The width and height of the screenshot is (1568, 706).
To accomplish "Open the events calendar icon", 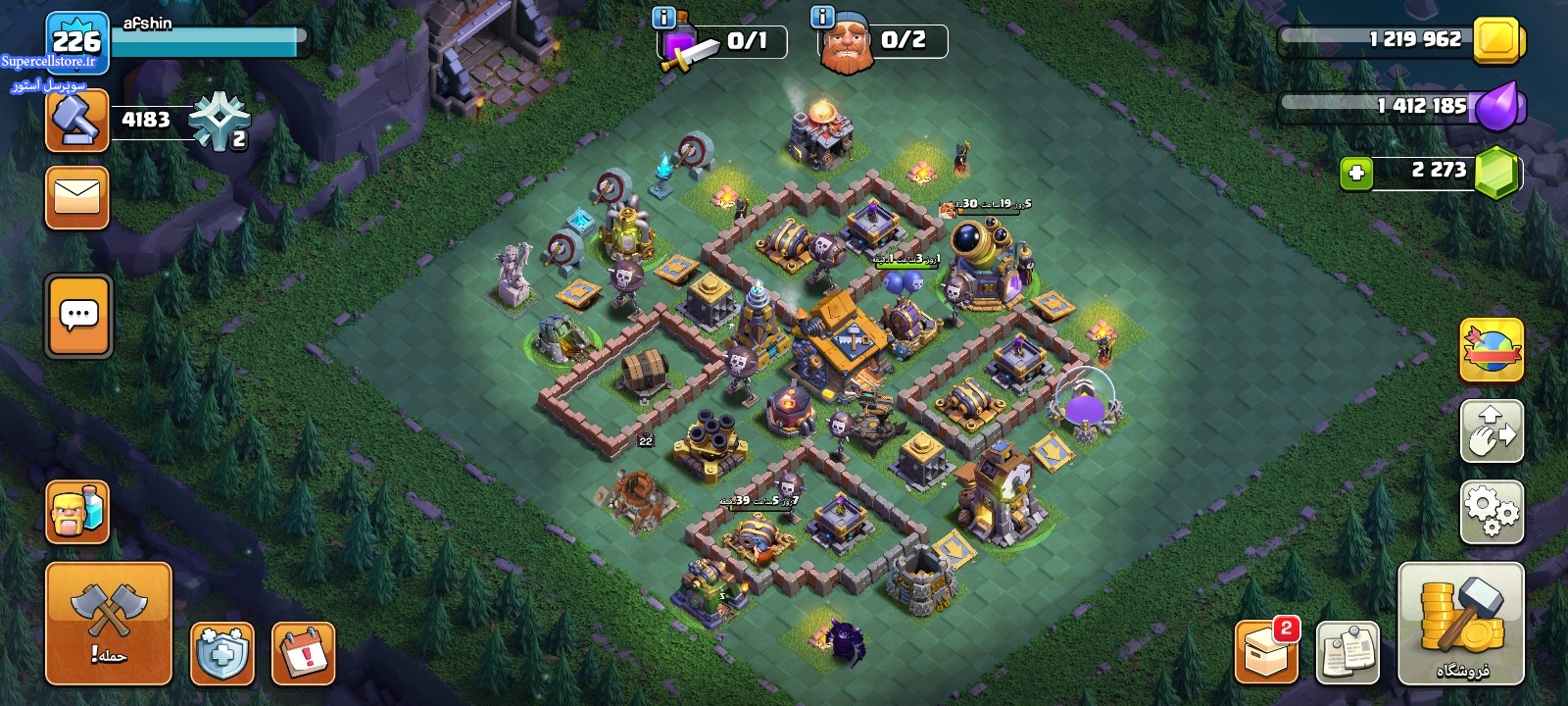I will click(x=304, y=653).
